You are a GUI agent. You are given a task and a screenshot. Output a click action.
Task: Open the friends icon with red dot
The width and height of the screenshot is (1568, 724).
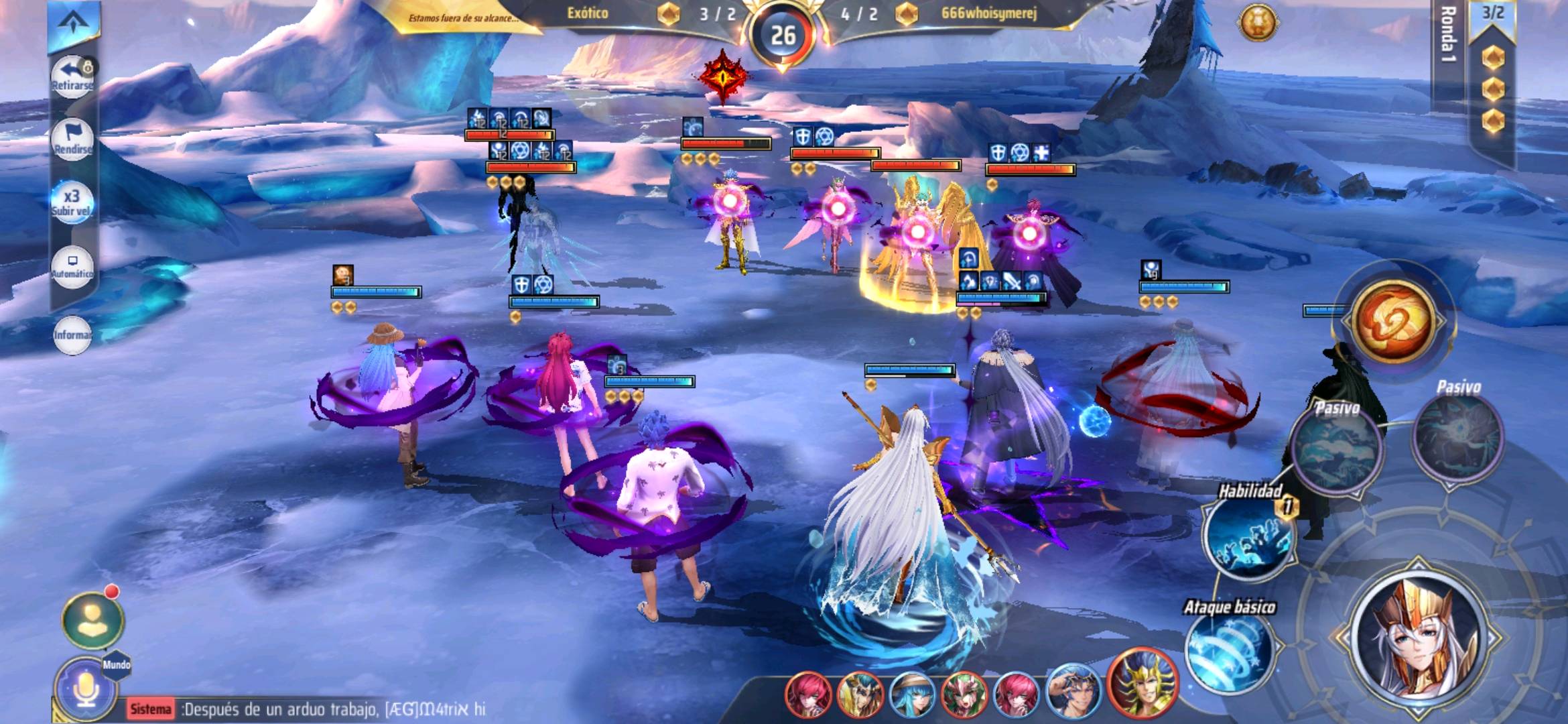92,620
